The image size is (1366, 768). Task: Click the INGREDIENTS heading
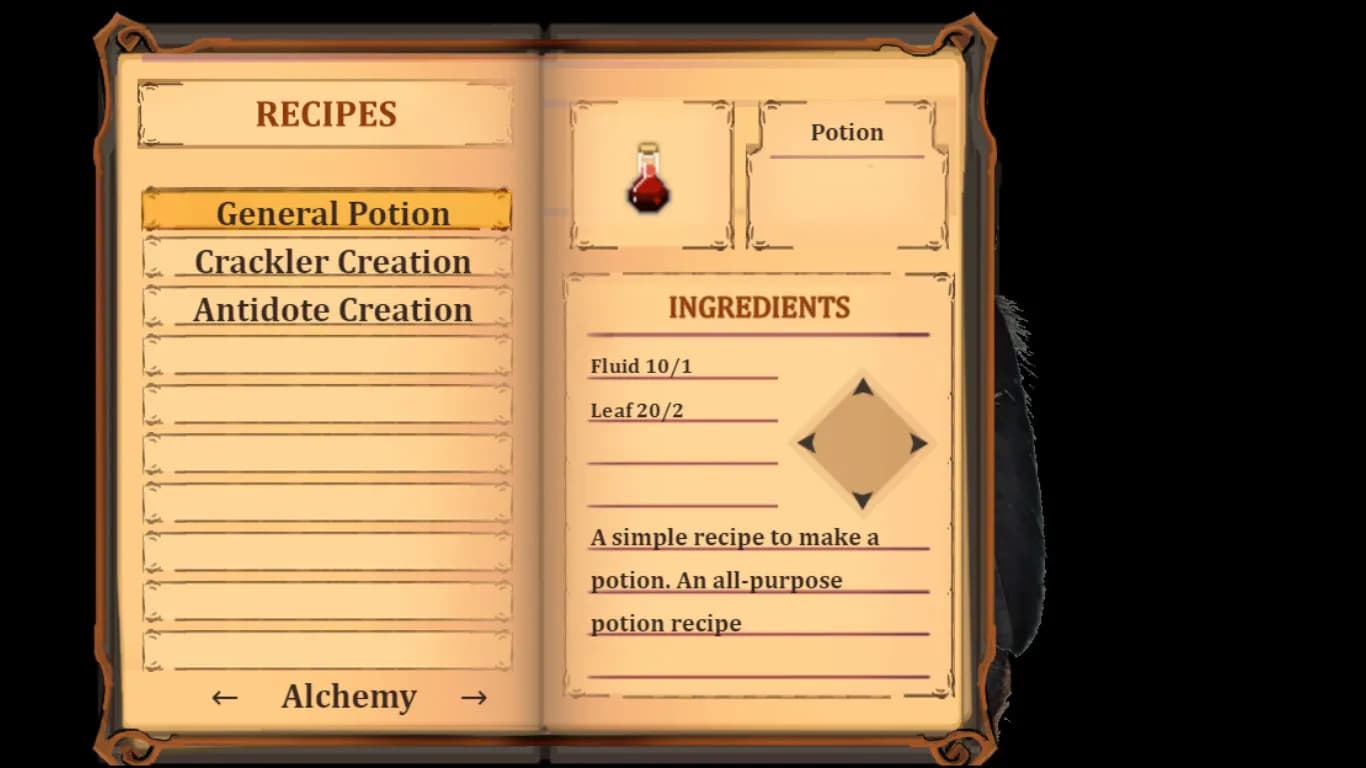click(758, 308)
